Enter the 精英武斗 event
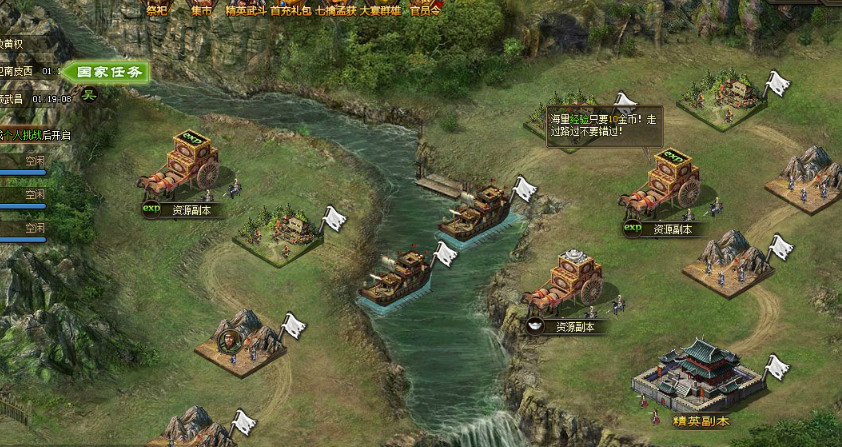This screenshot has height=447, width=842. (x=245, y=10)
